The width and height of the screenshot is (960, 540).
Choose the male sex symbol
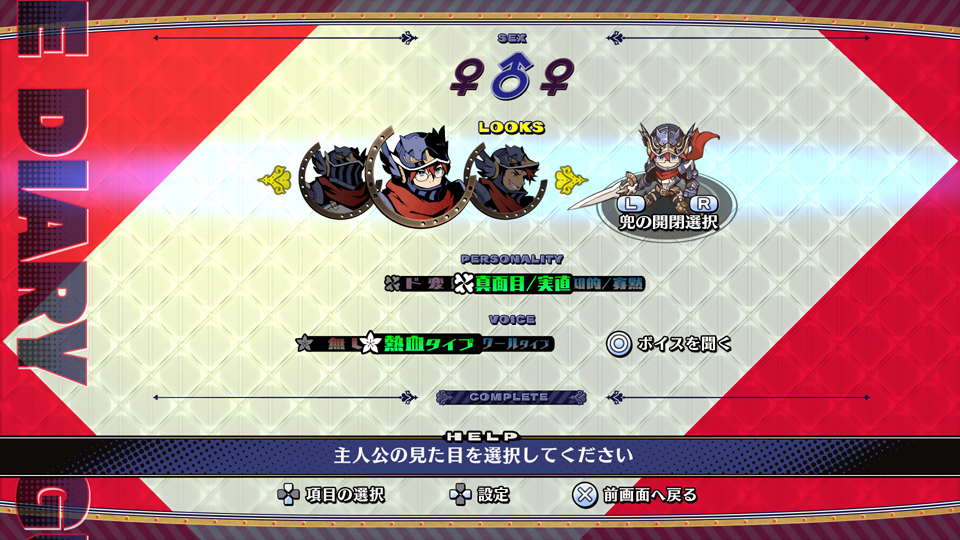click(511, 78)
